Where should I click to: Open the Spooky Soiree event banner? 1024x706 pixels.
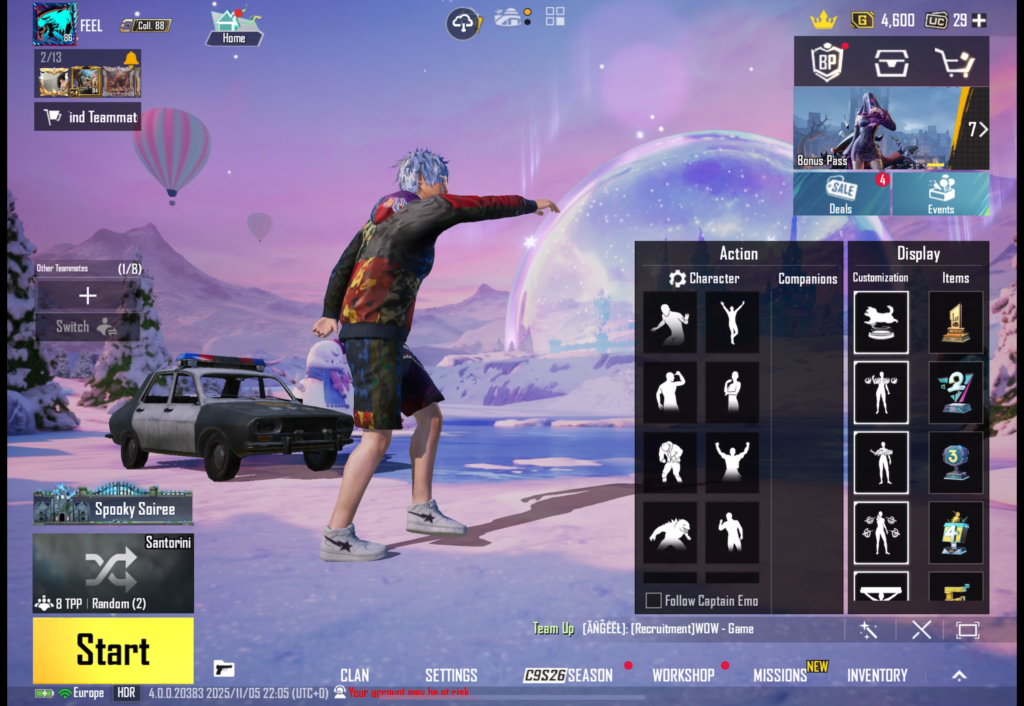(x=113, y=506)
